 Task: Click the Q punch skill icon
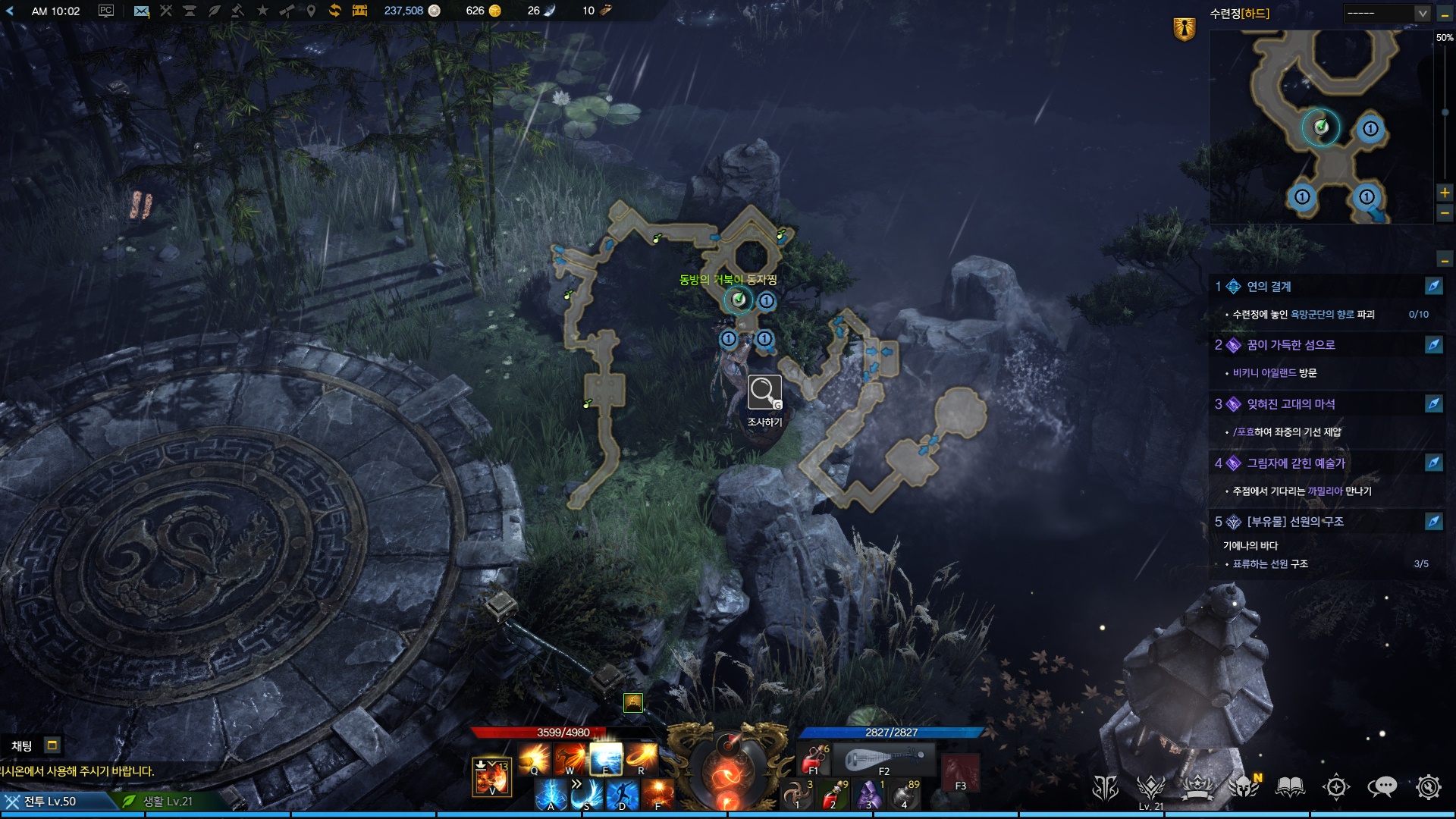point(534,758)
